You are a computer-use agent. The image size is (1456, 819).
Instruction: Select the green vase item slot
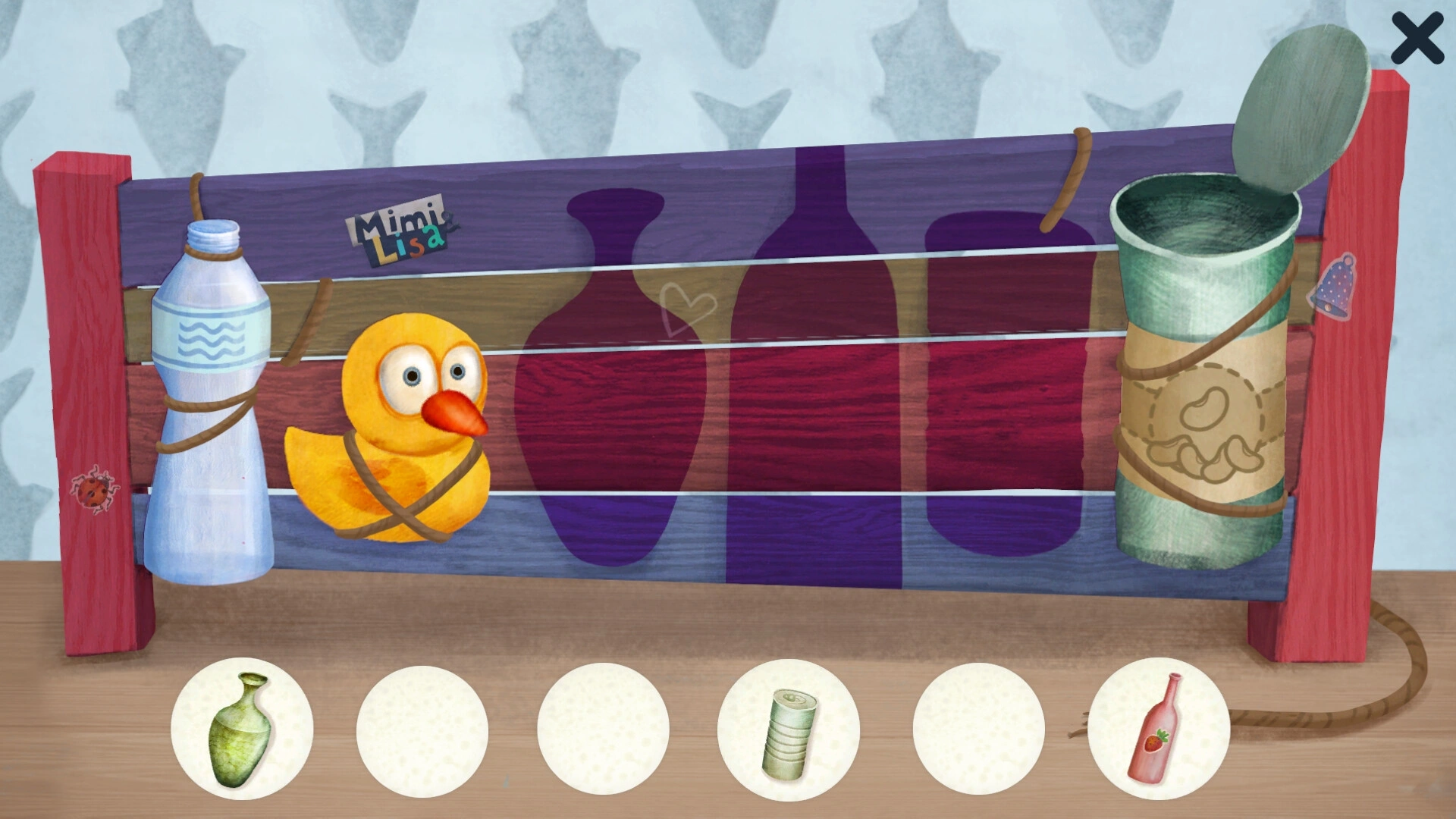click(242, 729)
